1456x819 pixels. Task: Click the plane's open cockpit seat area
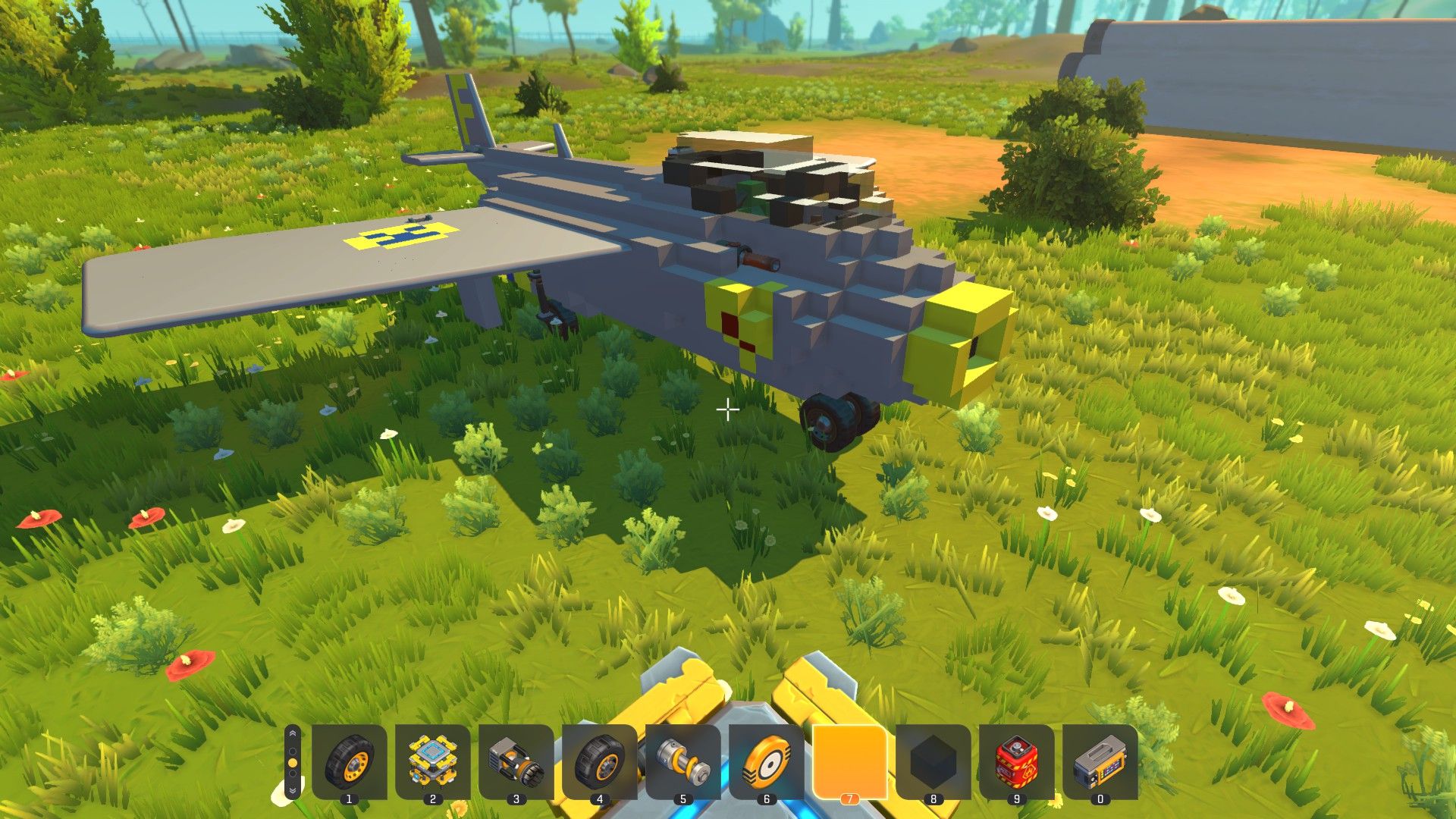coord(751,193)
